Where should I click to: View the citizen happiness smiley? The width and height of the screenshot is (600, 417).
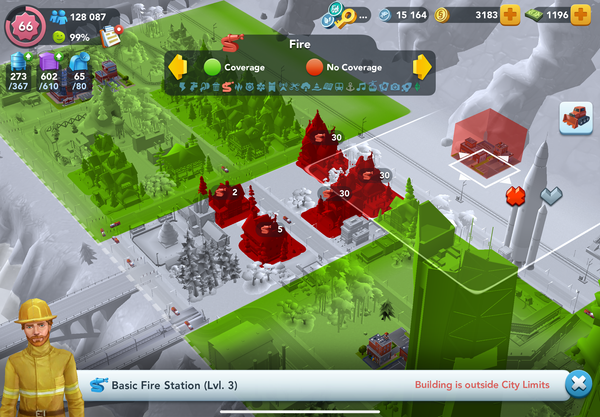coord(58,36)
